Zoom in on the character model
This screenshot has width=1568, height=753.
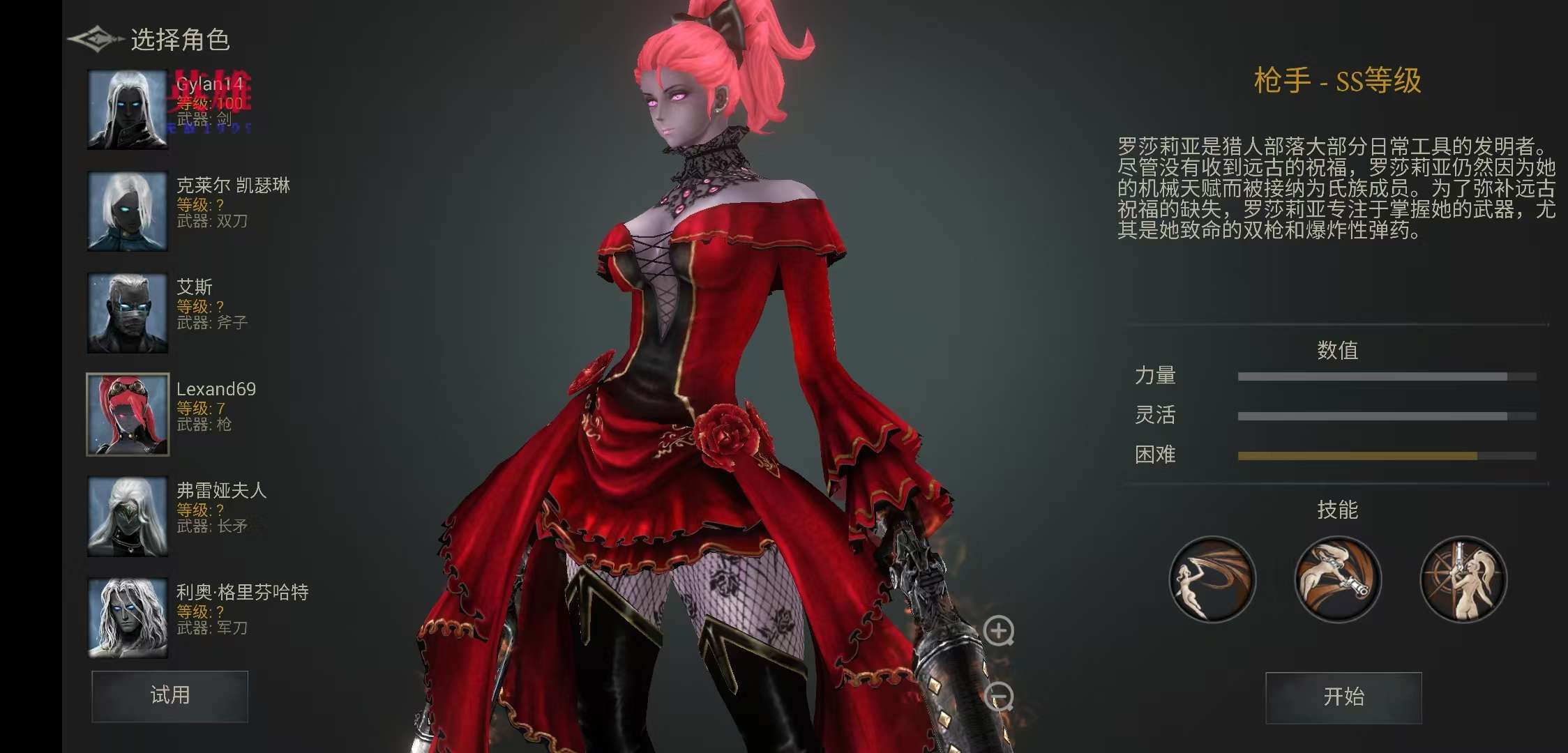coord(999,631)
